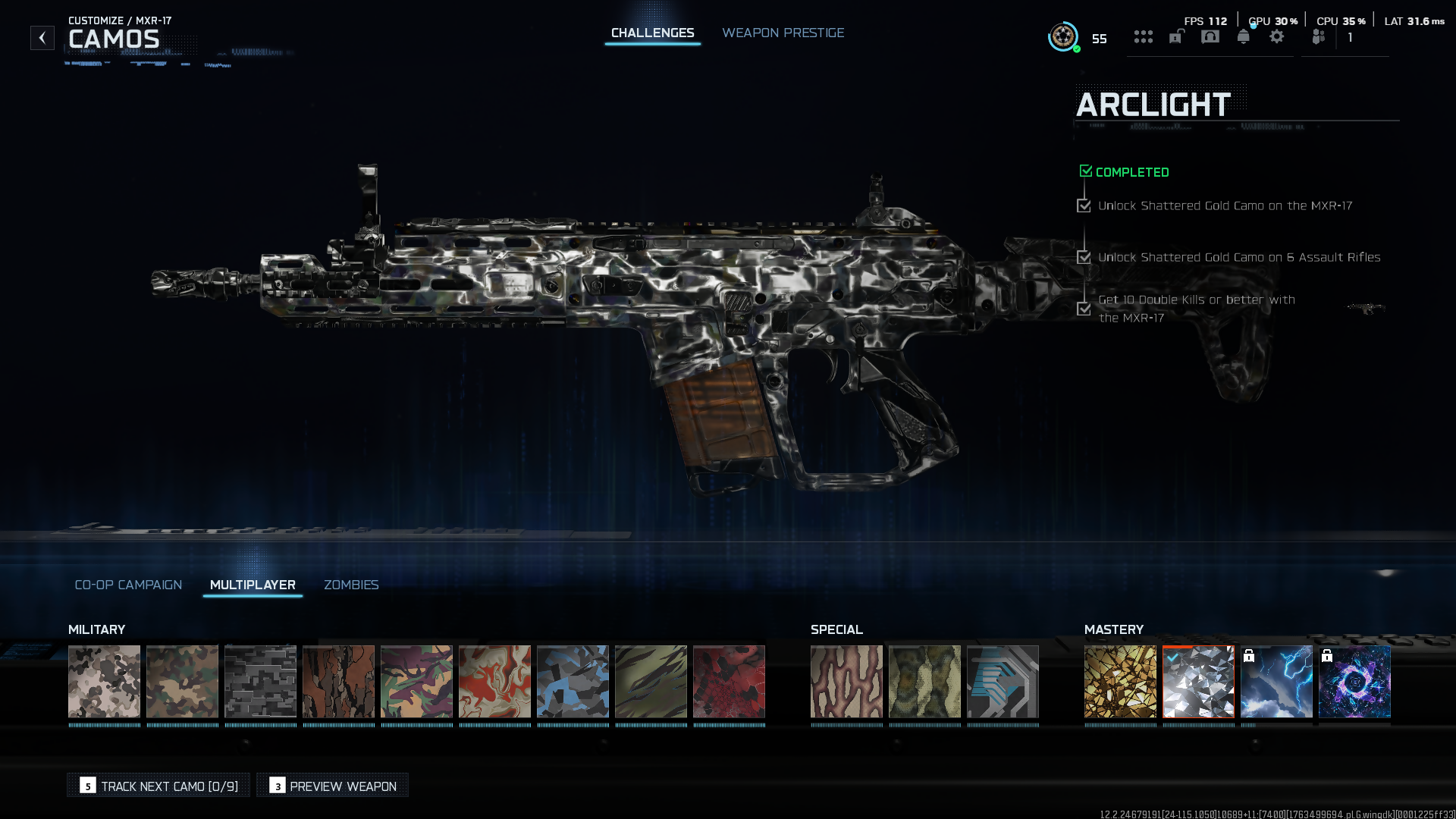Select the Co-op Campaign camo category
Screen dimensions: 1456x819
(128, 585)
